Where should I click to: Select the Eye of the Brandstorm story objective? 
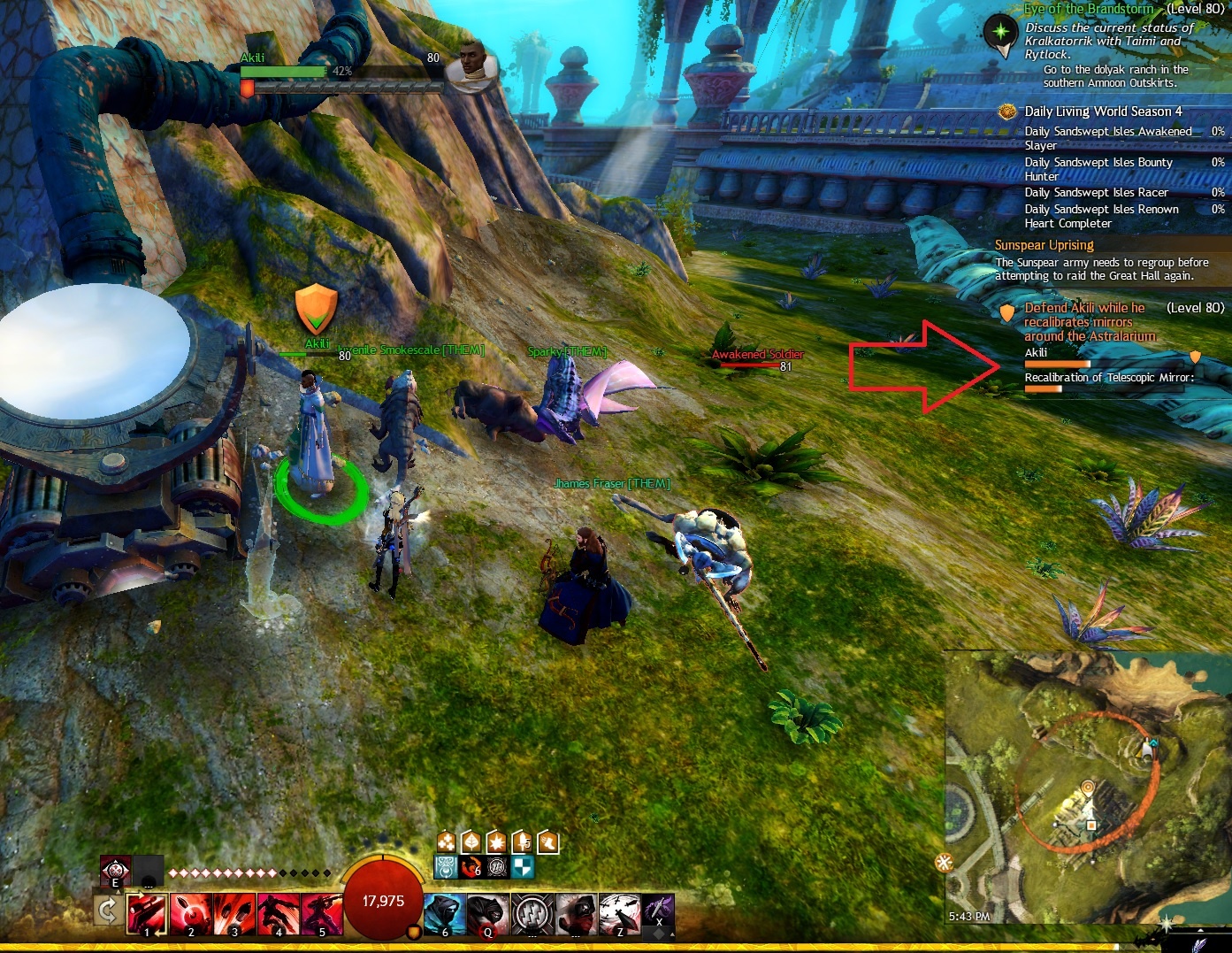tap(1088, 9)
